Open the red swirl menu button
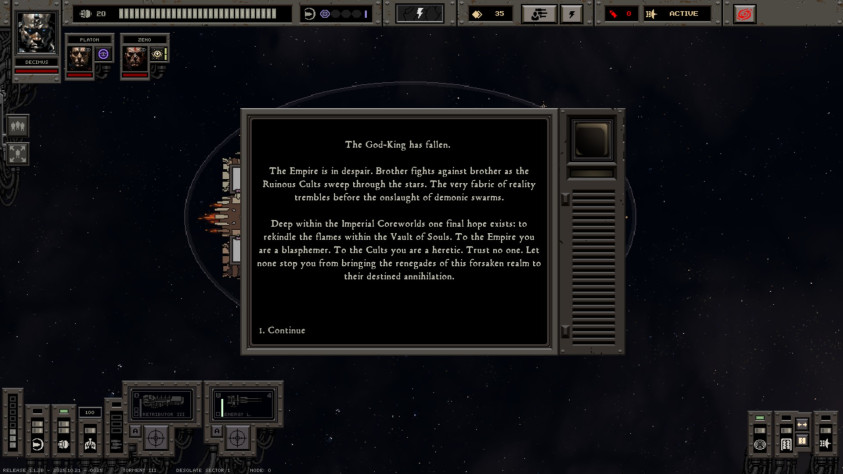843x474 pixels. [x=744, y=14]
